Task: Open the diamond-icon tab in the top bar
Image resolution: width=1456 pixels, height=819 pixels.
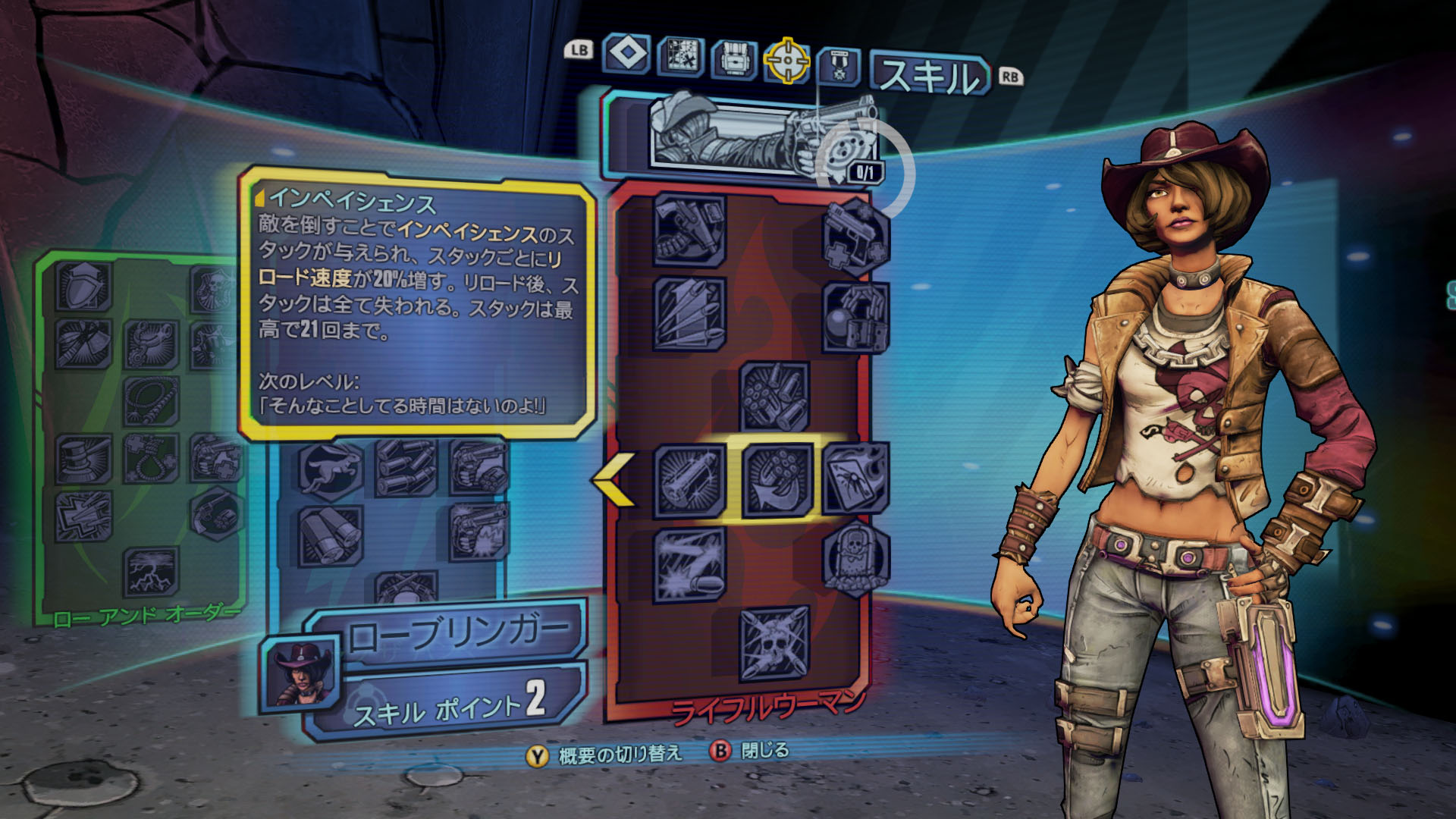Action: [x=626, y=55]
